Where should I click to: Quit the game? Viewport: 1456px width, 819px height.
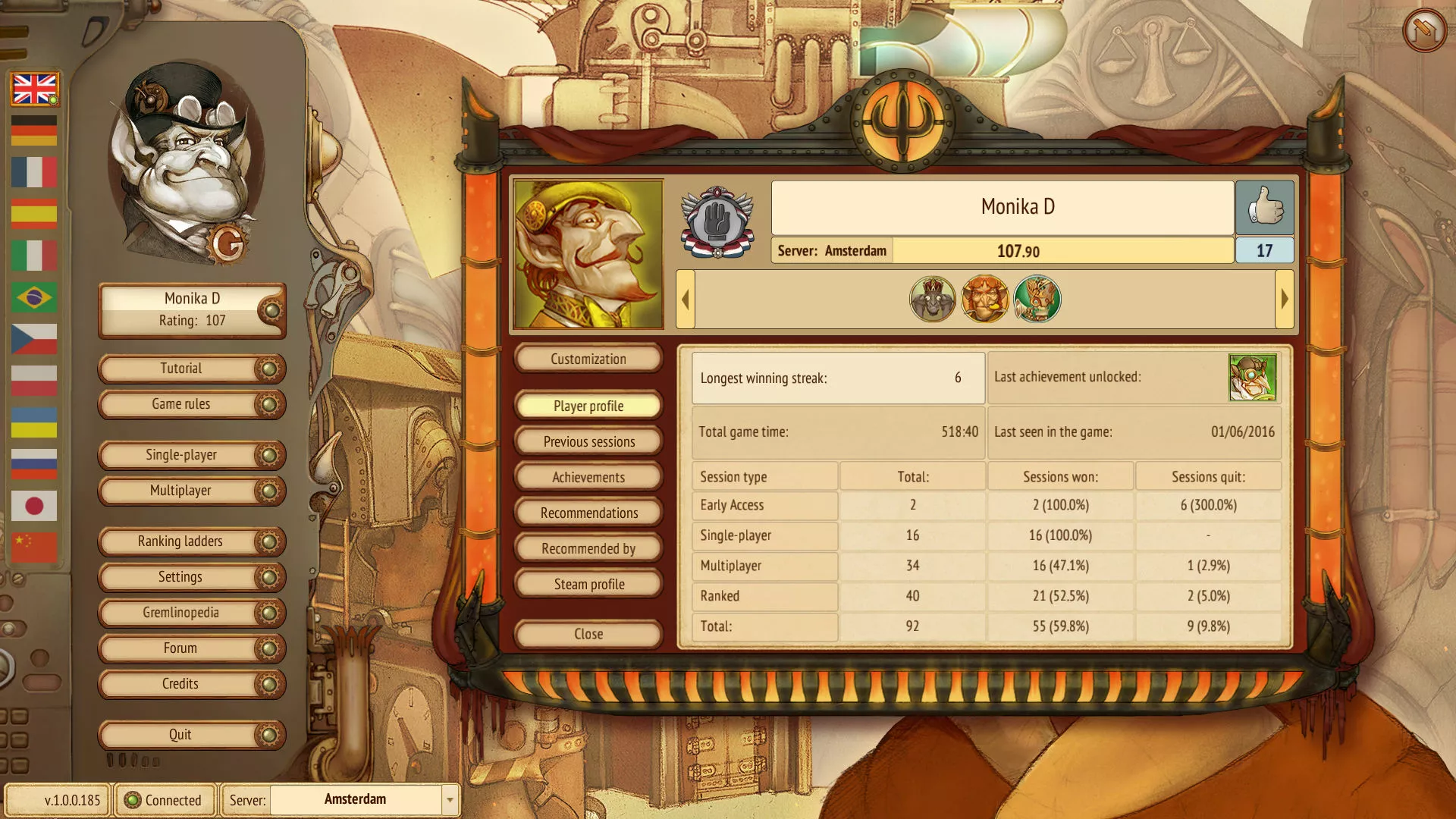pos(182,735)
